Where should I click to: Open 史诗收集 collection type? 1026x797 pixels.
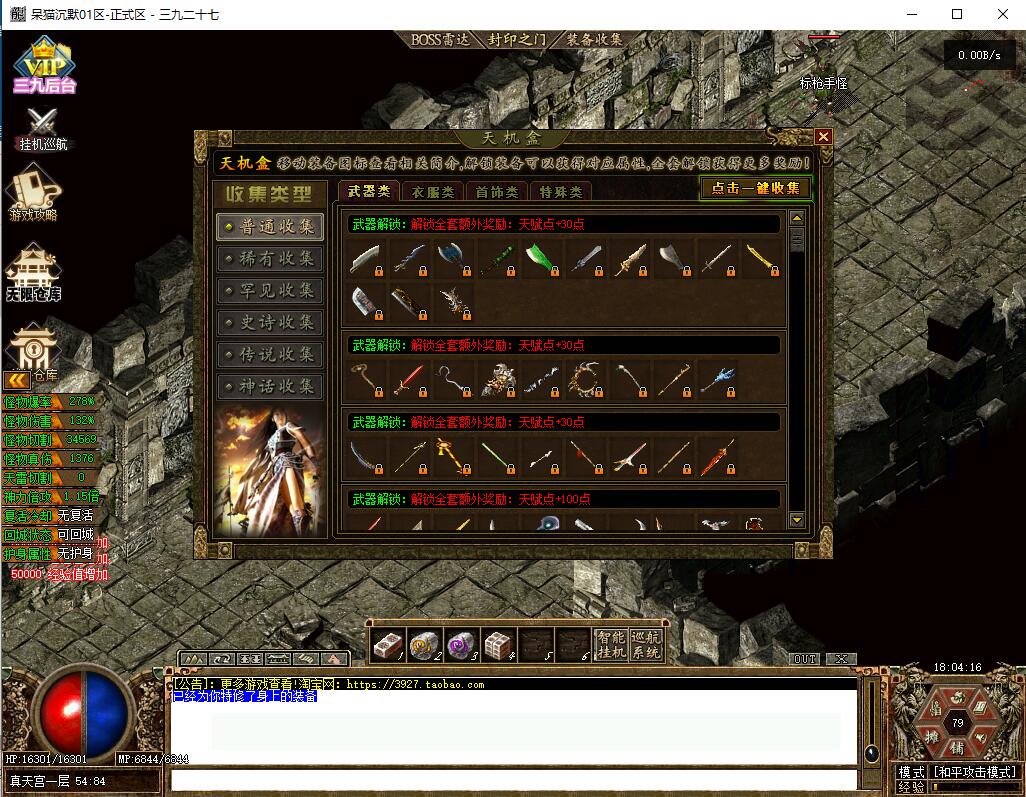(x=269, y=323)
